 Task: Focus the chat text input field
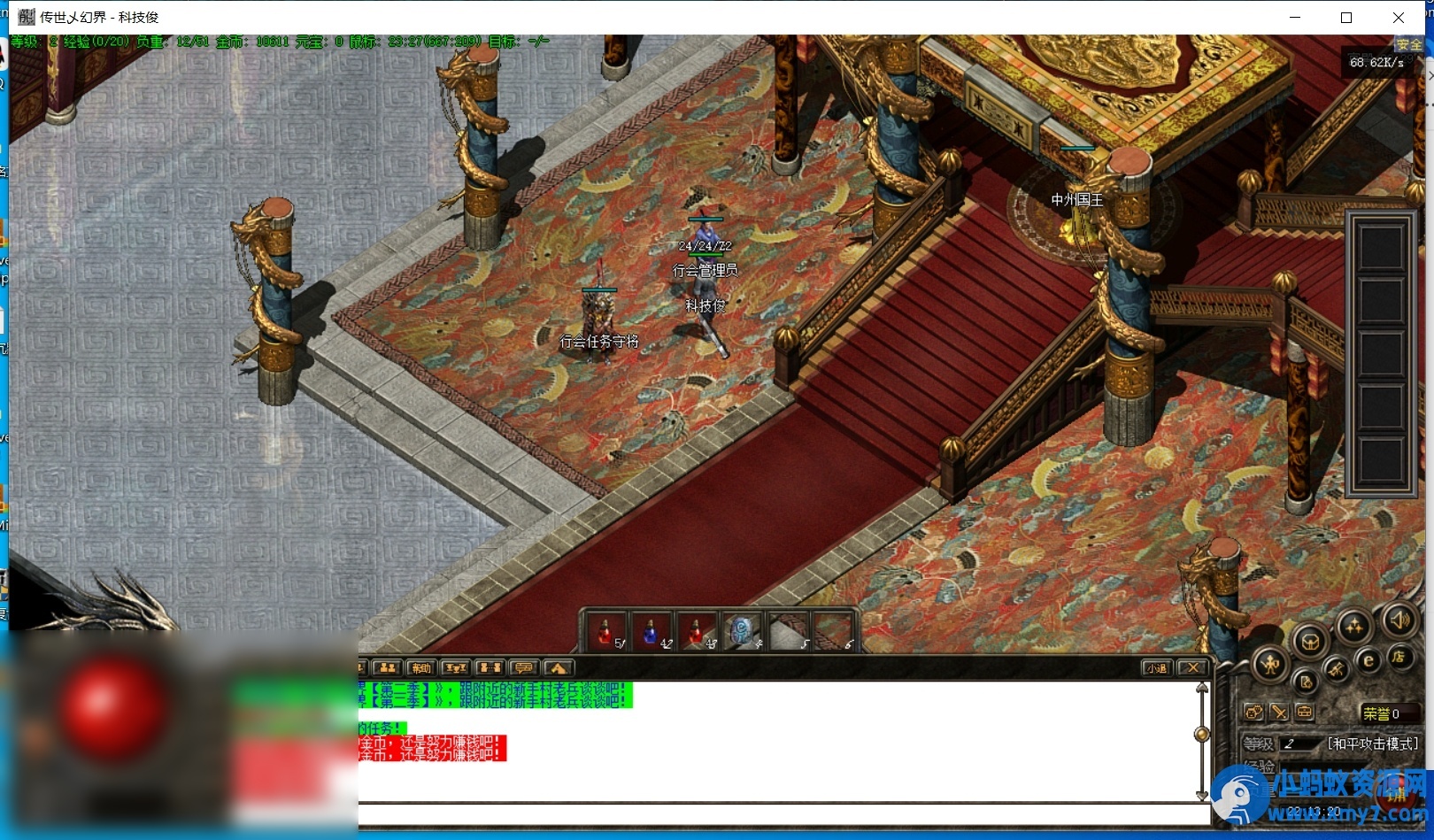(779, 813)
